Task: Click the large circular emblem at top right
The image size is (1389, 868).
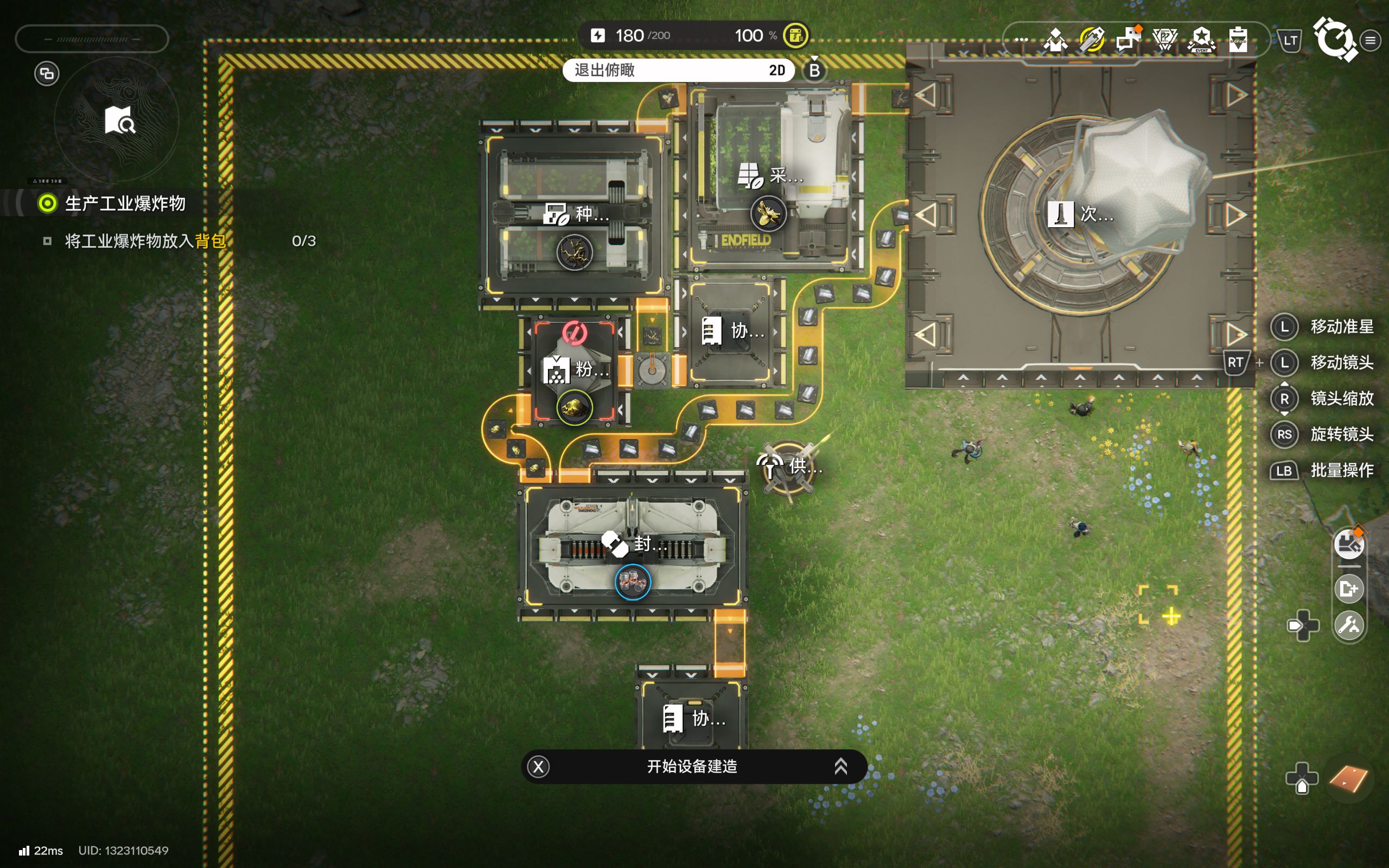Action: 1335,39
